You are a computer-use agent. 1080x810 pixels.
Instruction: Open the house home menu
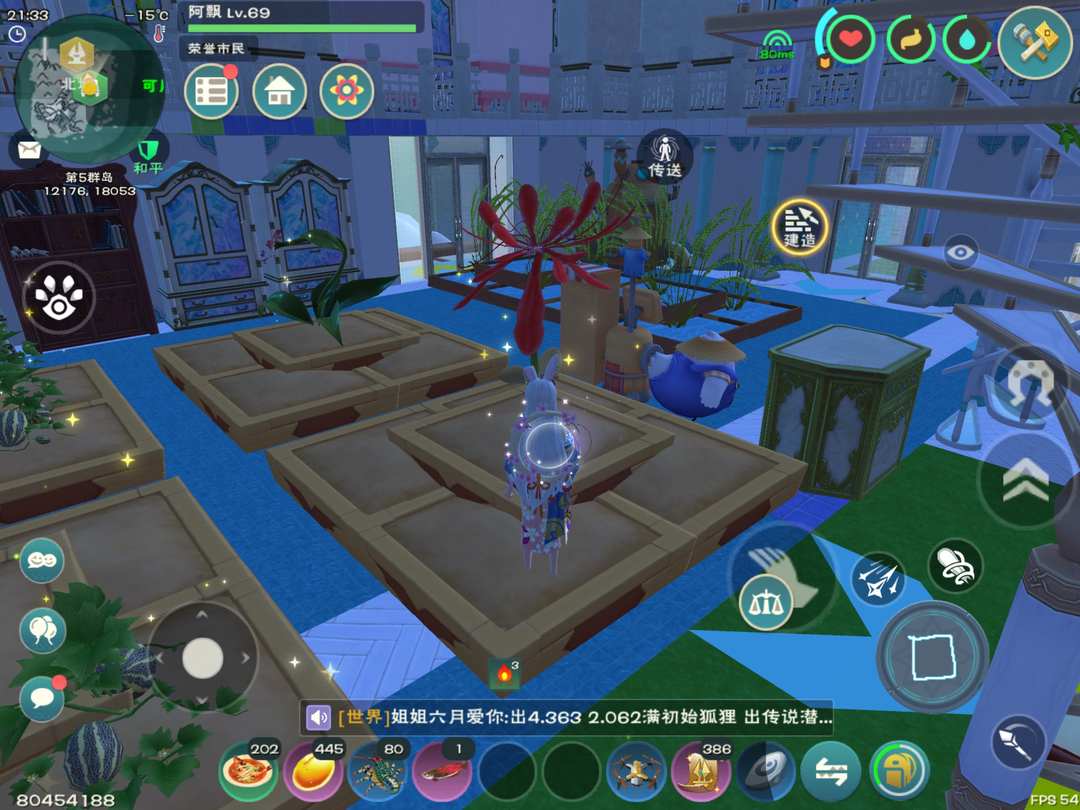(279, 91)
